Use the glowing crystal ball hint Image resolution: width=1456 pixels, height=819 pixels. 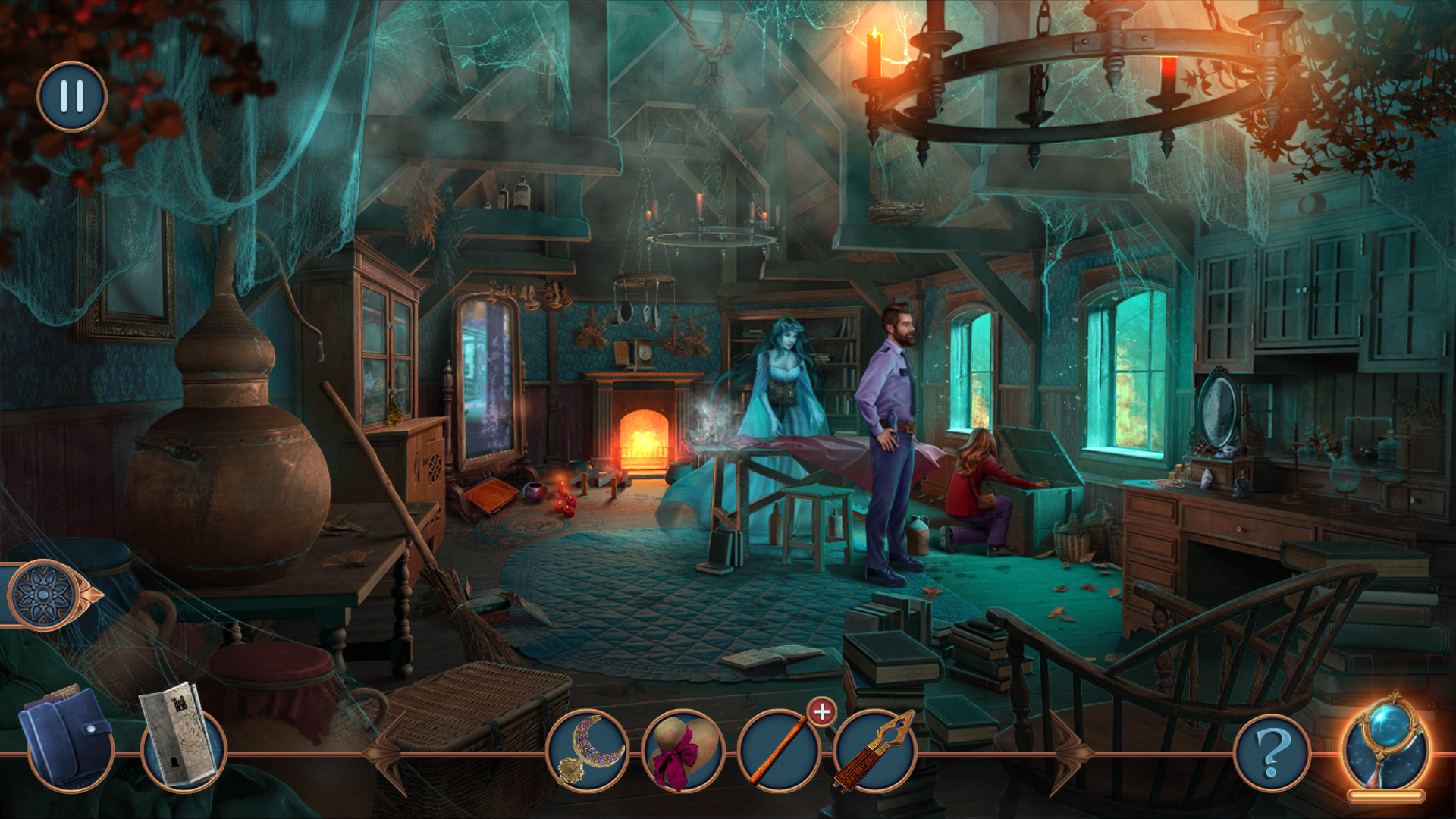tap(1385, 747)
